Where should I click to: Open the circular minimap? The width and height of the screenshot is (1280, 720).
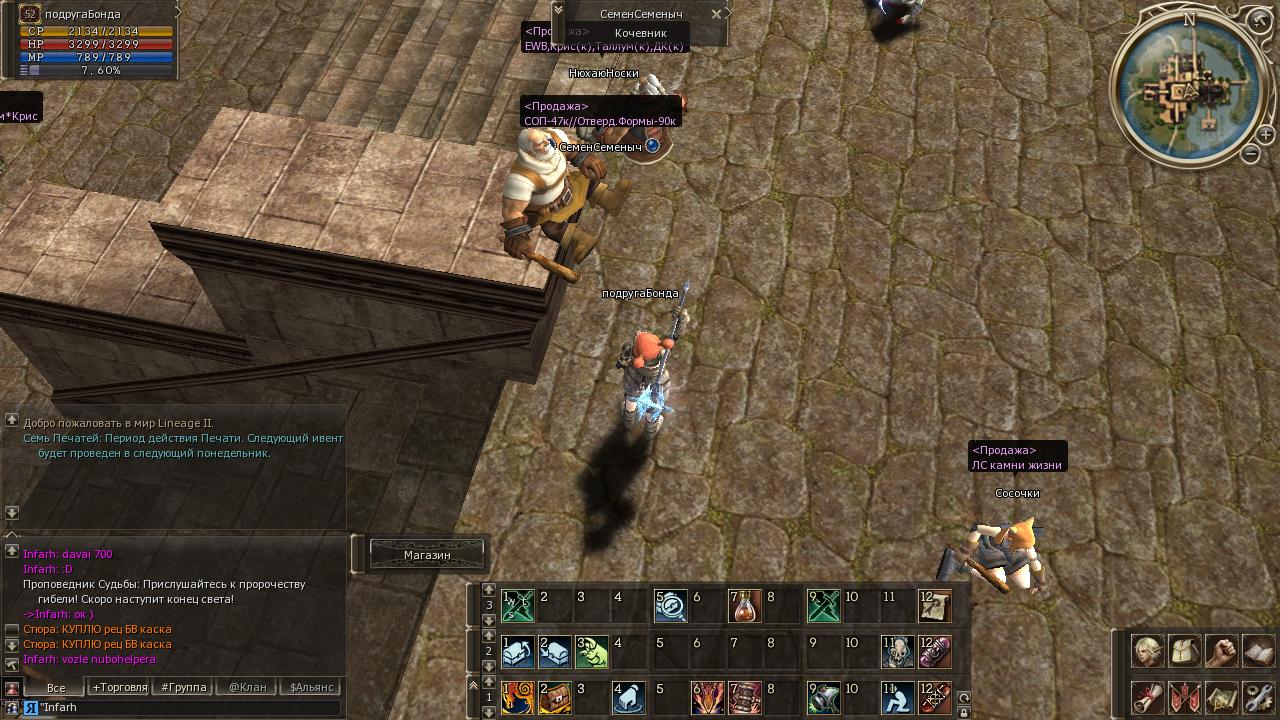click(1187, 90)
